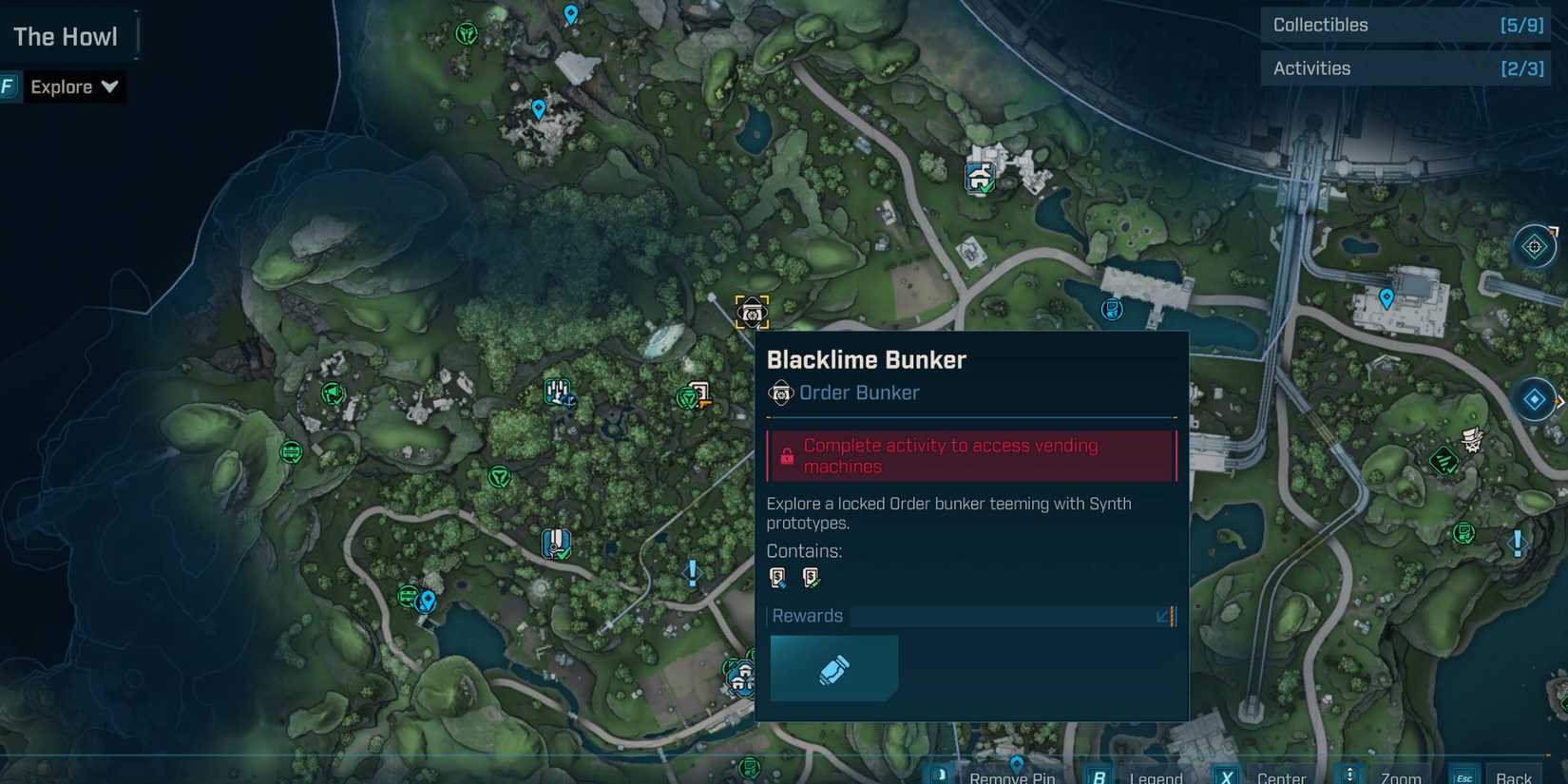Click the first vending machine icon under Contains
The width and height of the screenshot is (1568, 784).
click(x=778, y=577)
